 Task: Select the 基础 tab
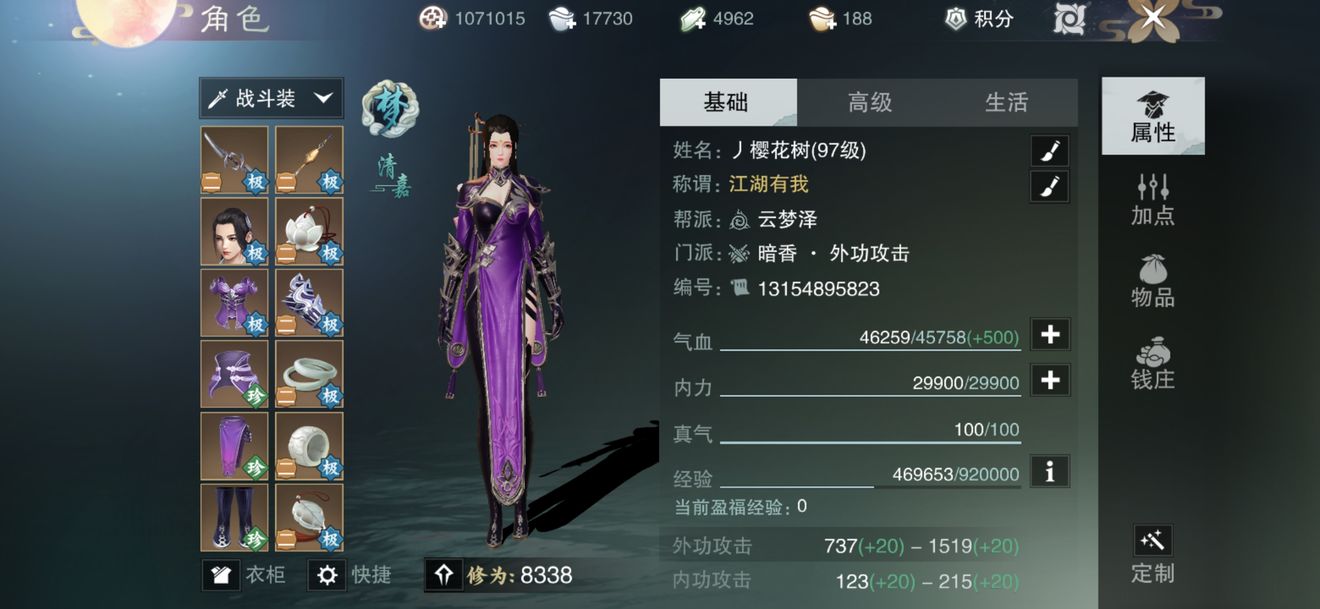point(727,102)
